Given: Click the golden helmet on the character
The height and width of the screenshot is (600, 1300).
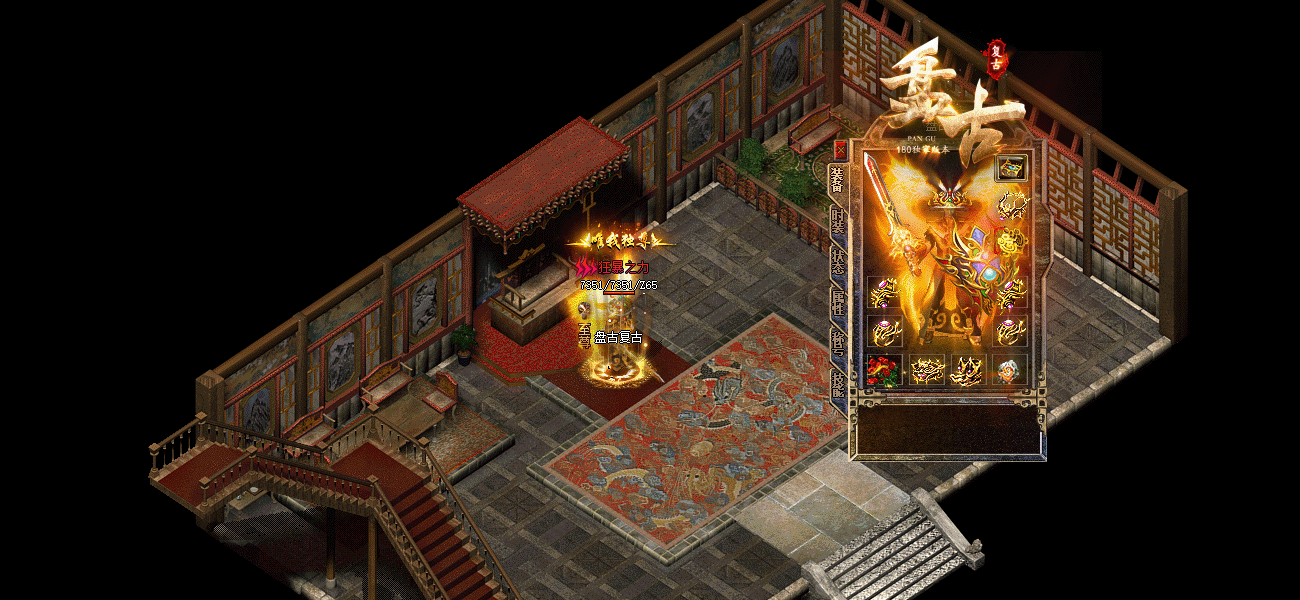Looking at the screenshot, I should [x=949, y=198].
